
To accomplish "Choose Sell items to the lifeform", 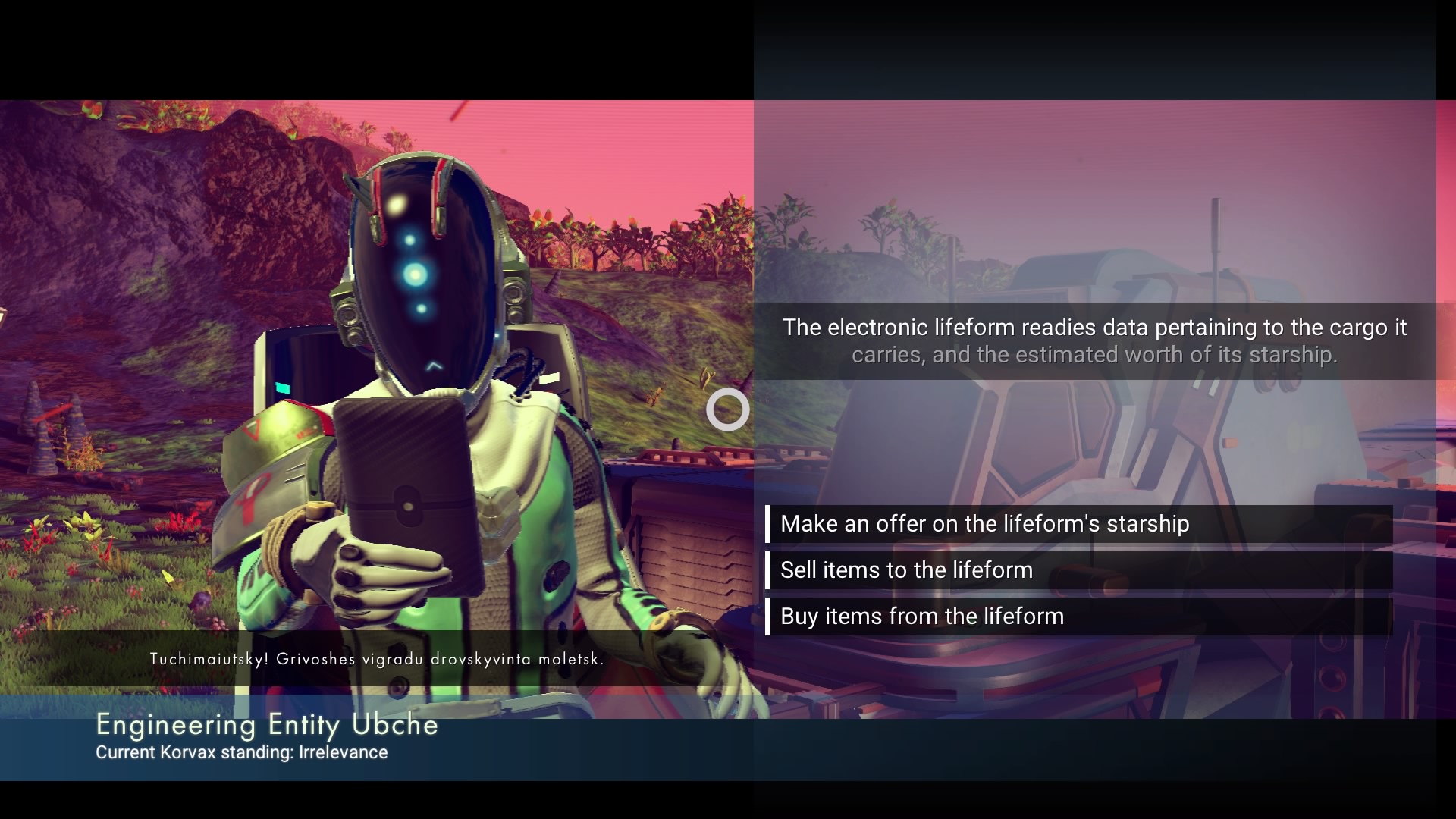I will coord(906,570).
